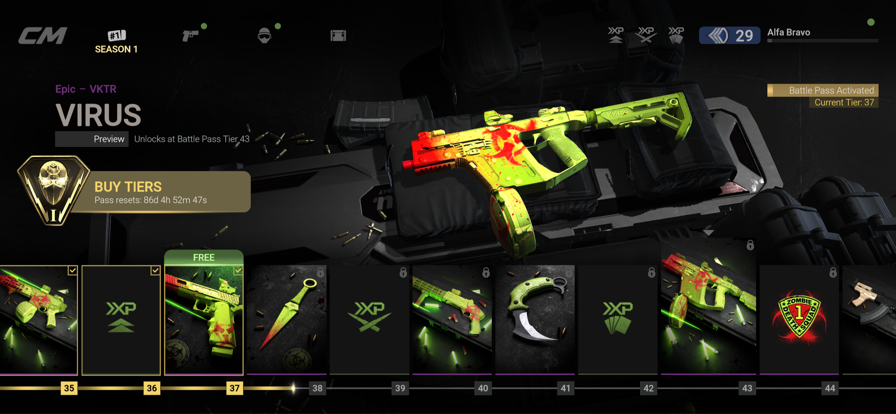This screenshot has height=414, width=896.
Task: Open the operator tab with helmet icon
Action: click(264, 36)
